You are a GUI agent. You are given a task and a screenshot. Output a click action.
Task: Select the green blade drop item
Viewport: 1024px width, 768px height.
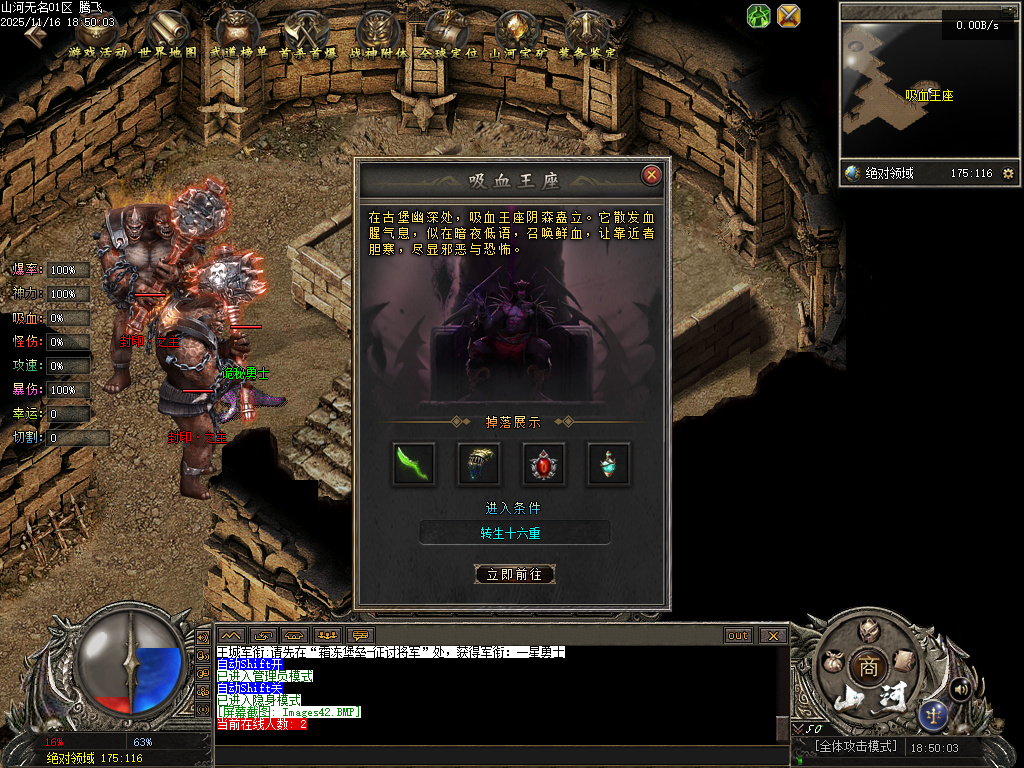click(413, 464)
